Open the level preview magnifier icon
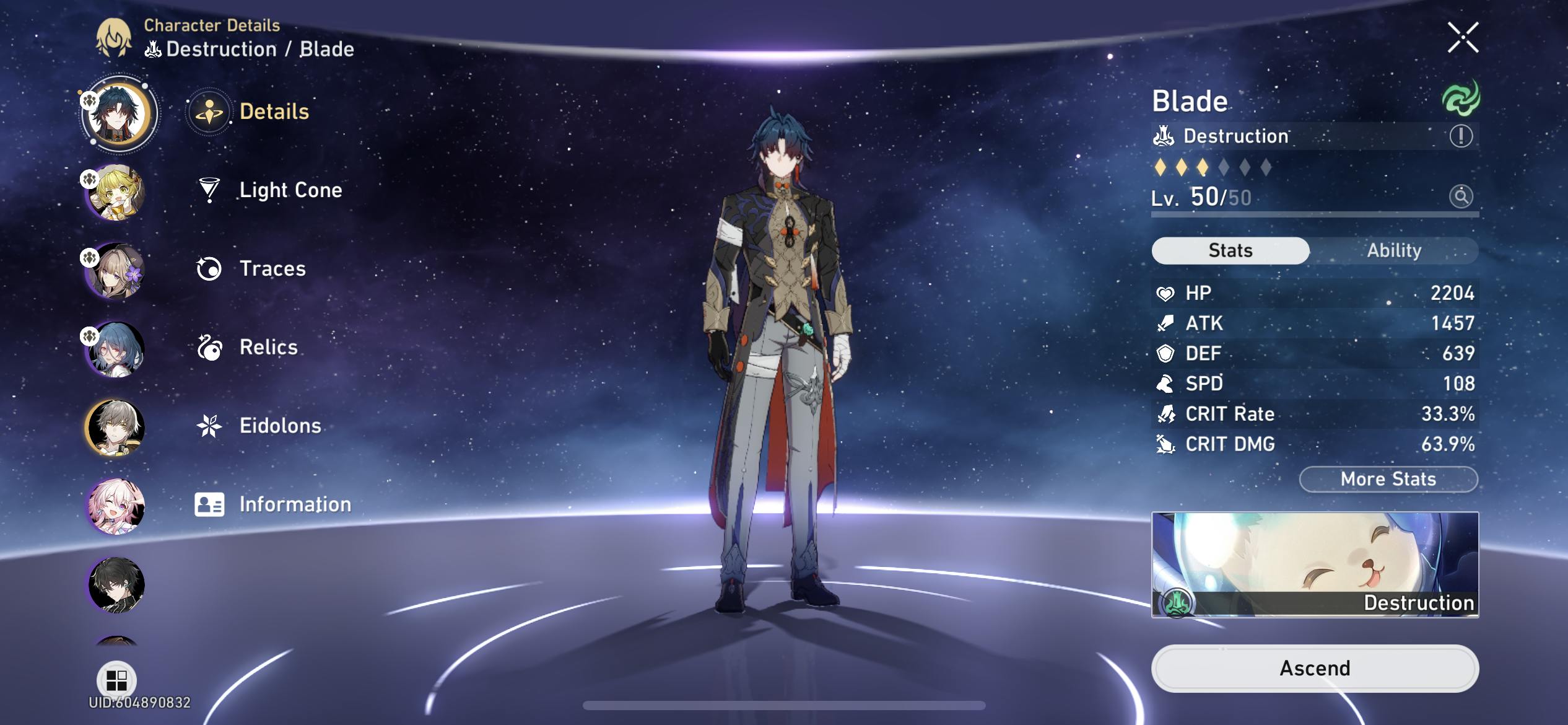1568x725 pixels. (1461, 196)
